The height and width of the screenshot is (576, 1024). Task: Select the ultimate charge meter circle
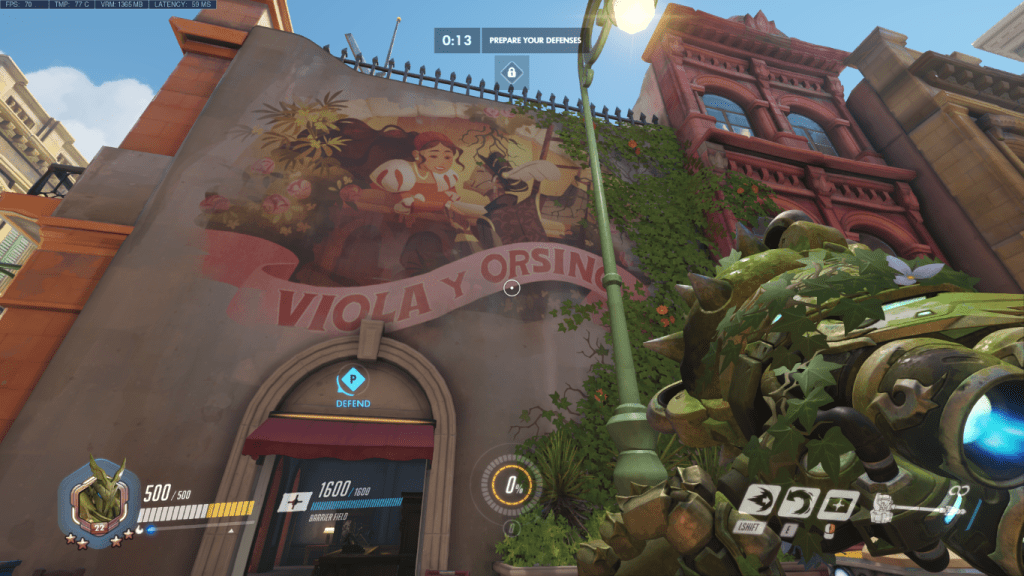point(513,485)
